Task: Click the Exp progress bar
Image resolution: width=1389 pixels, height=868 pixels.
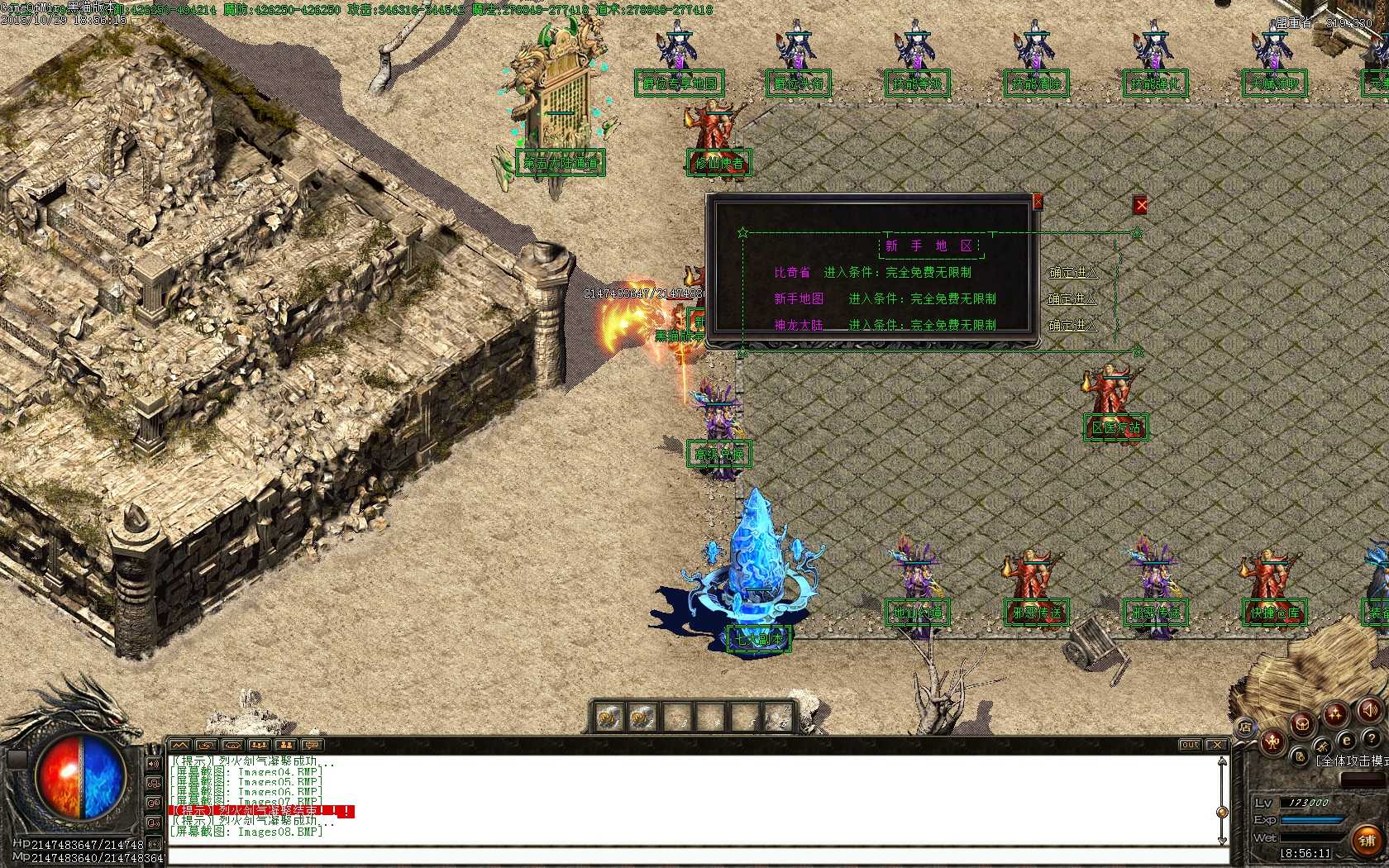Action: coord(1311,819)
